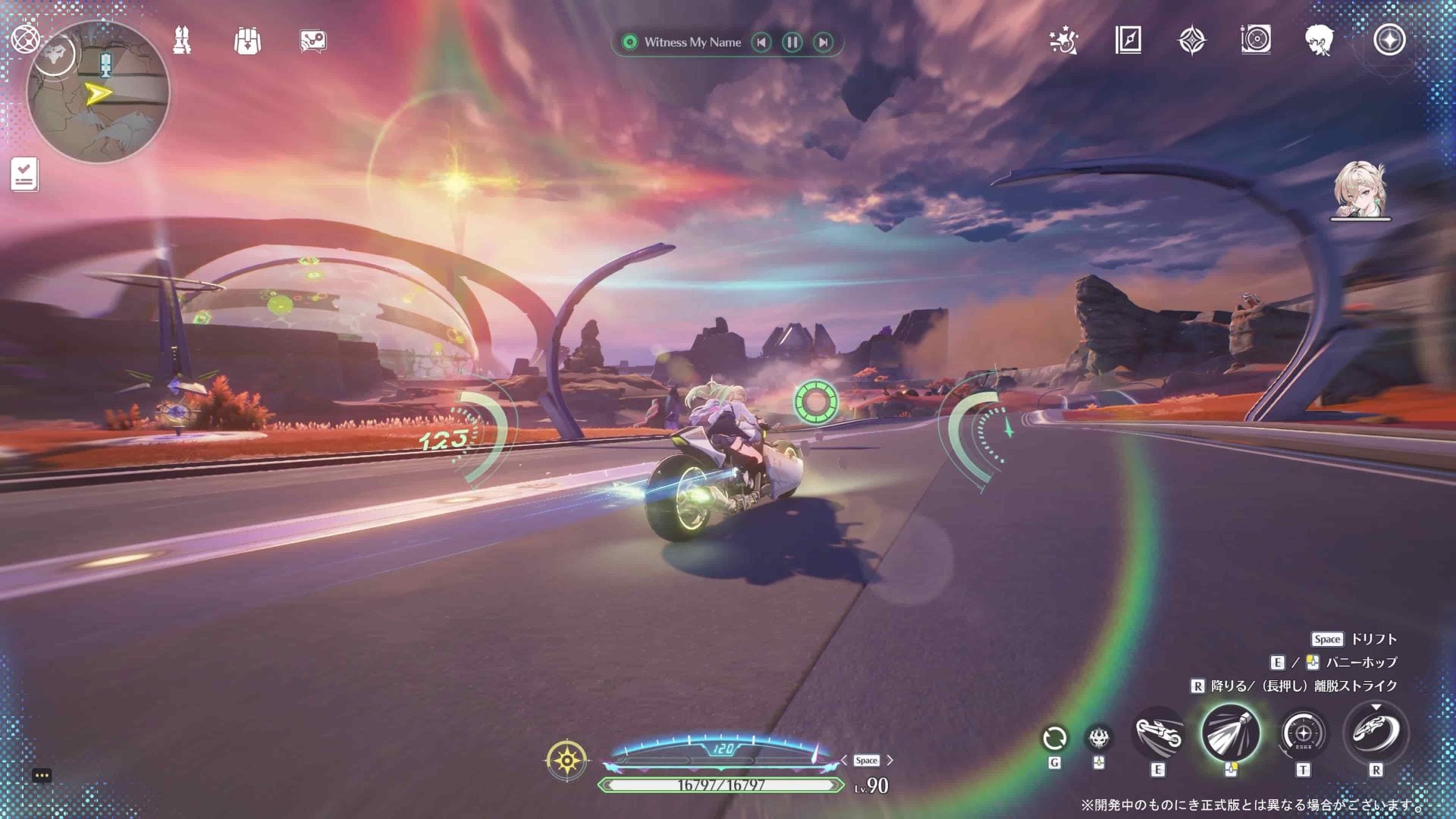The width and height of the screenshot is (1456, 819).
Task: Click the green swap arrows icon
Action: [1054, 738]
